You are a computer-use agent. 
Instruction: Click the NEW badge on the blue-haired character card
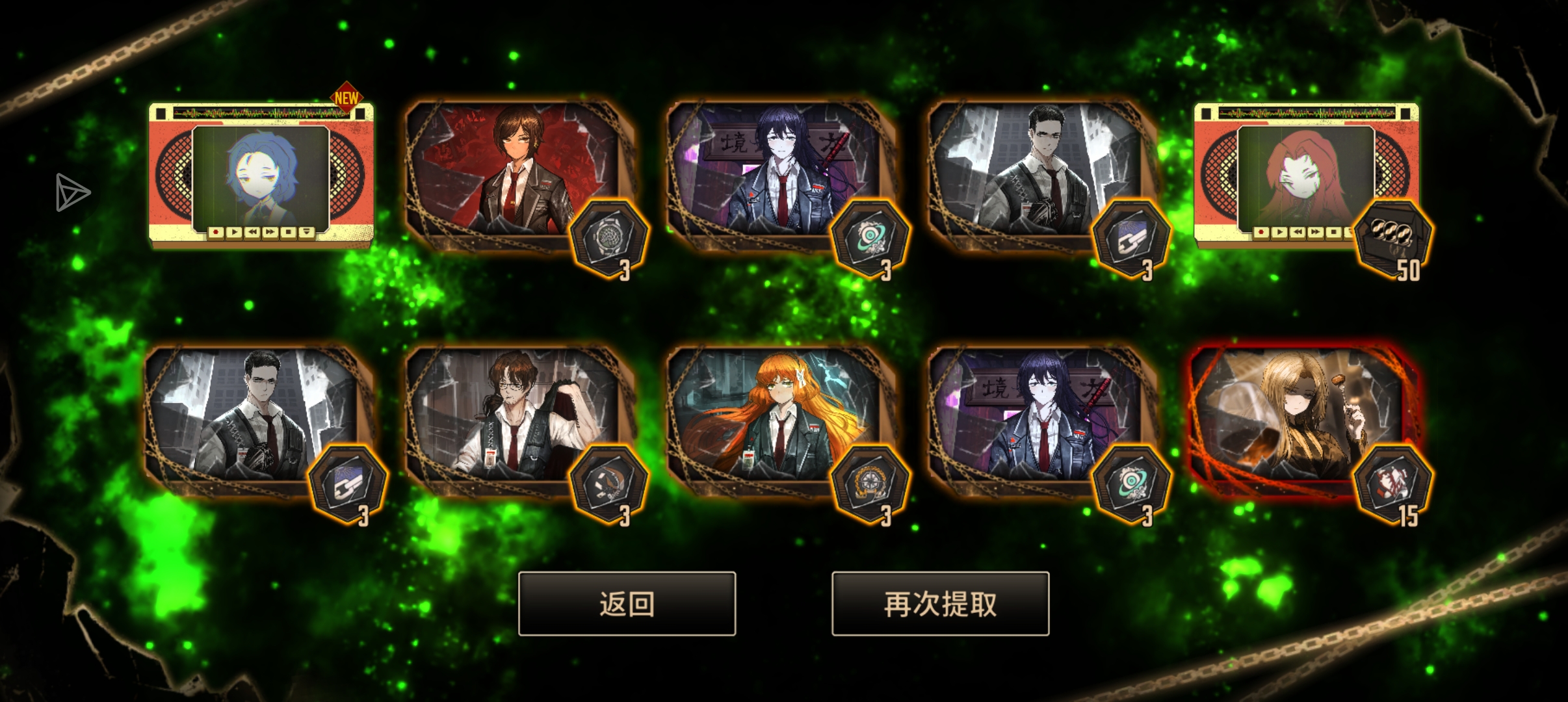345,97
